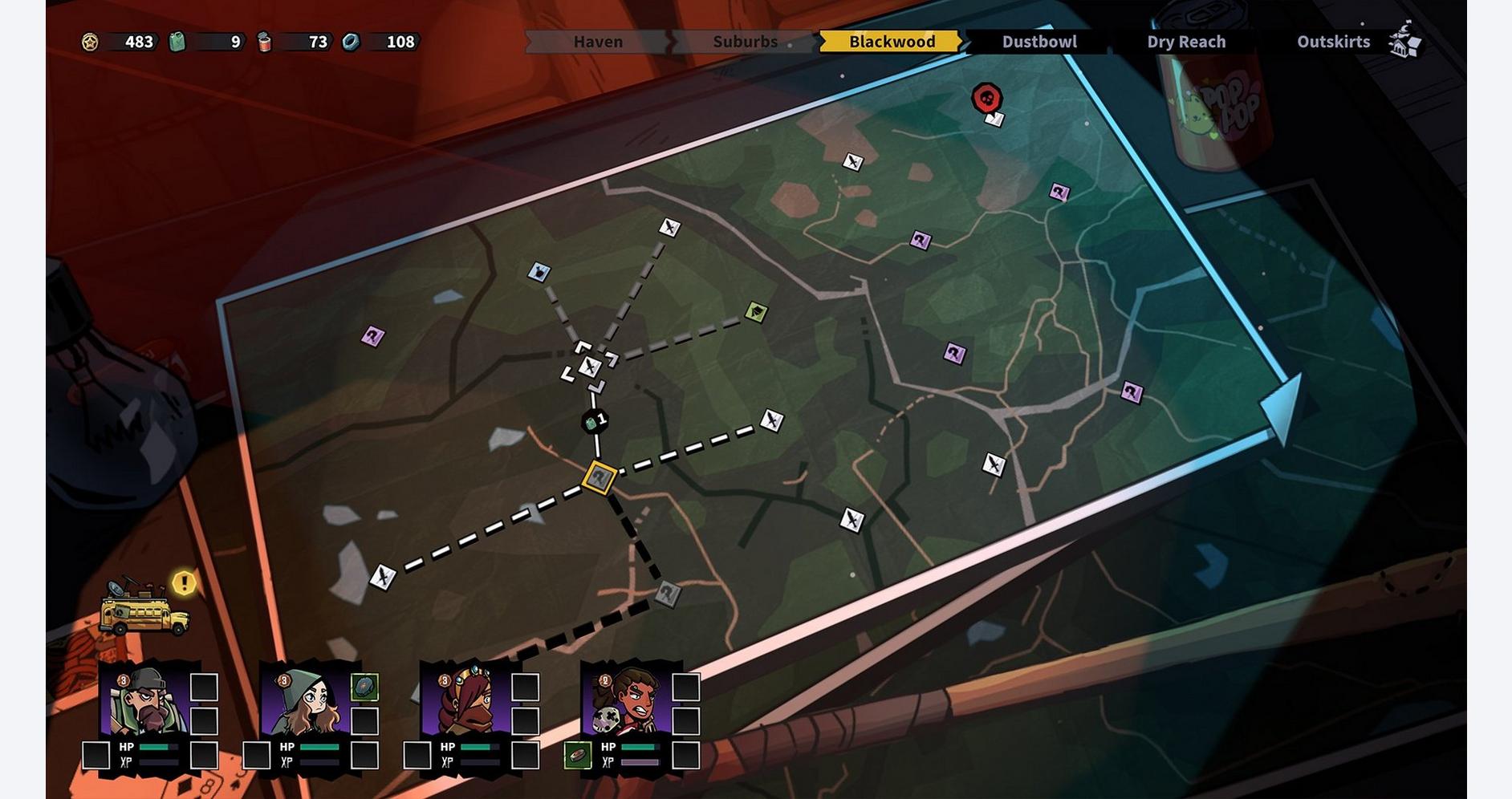Screen dimensions: 1512x799
Task: Select the gray question mark map node
Action: click(668, 594)
